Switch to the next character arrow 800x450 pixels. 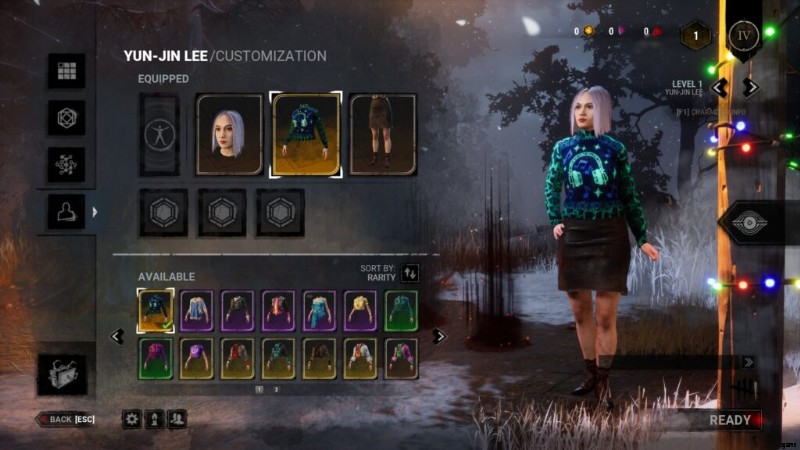click(x=751, y=87)
